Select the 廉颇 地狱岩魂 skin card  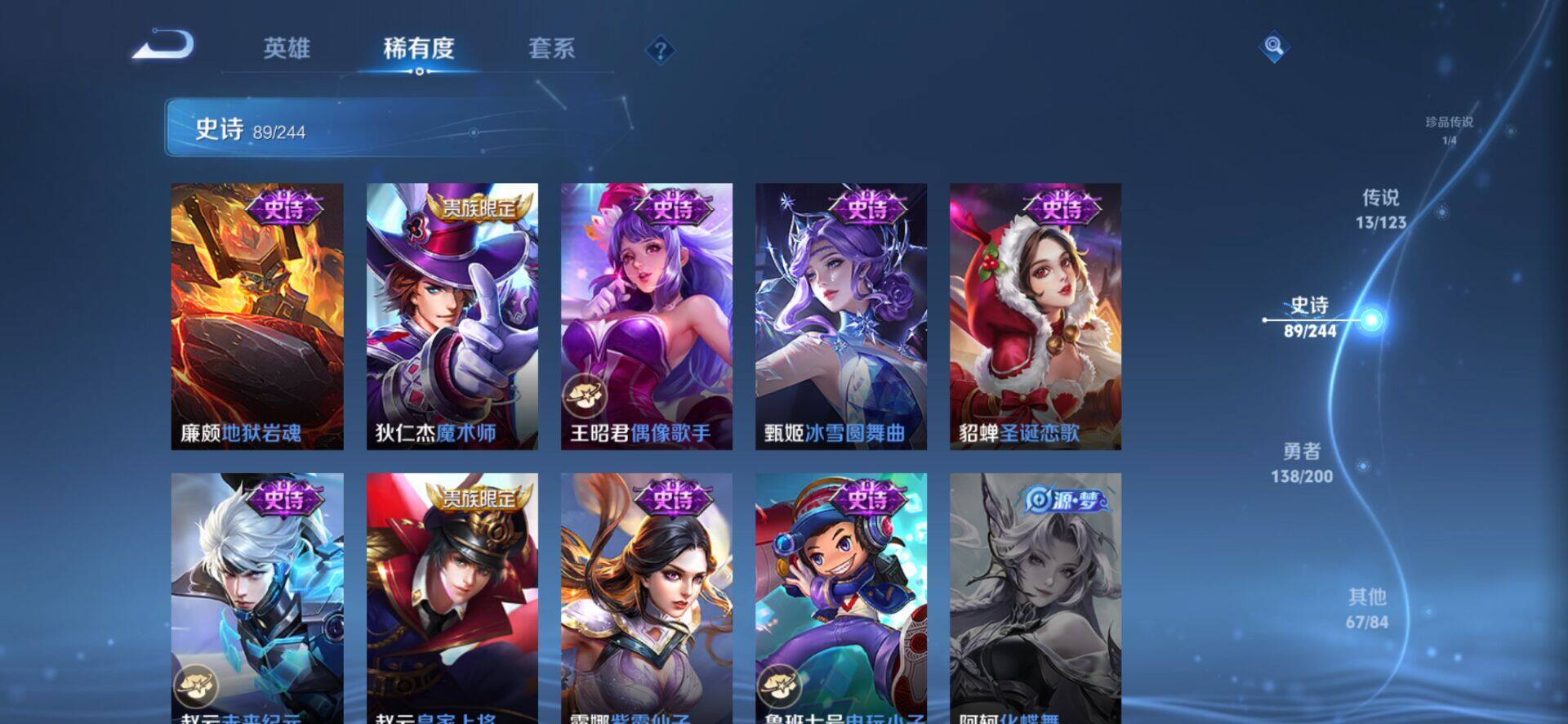[257, 316]
